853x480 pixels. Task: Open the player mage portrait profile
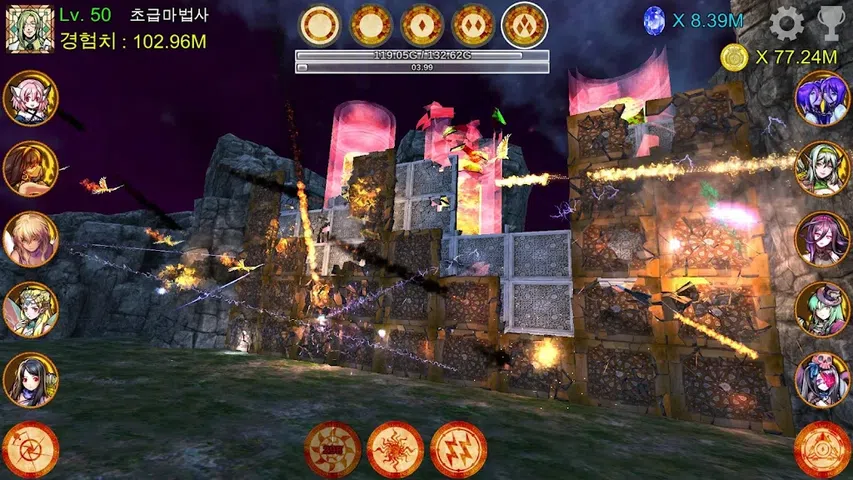[x=31, y=28]
